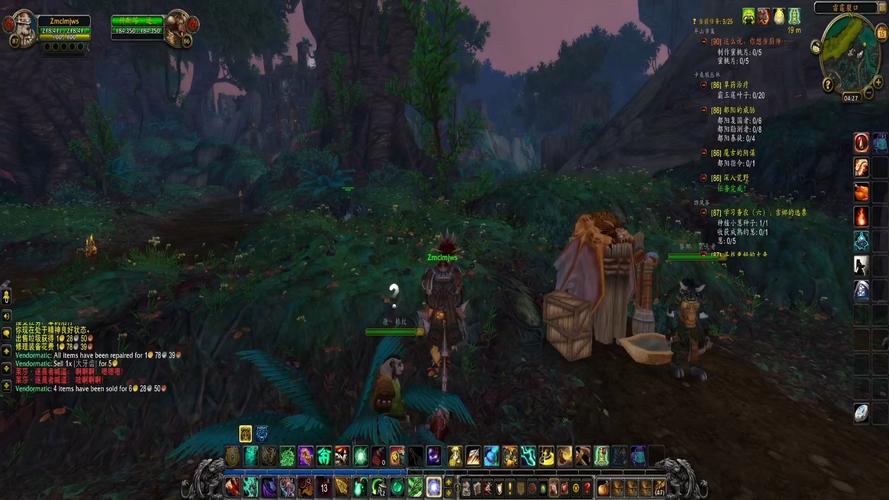This screenshot has height=500, width=889.
Task: Click the question mark button beside minimap
Action: [x=830, y=85]
